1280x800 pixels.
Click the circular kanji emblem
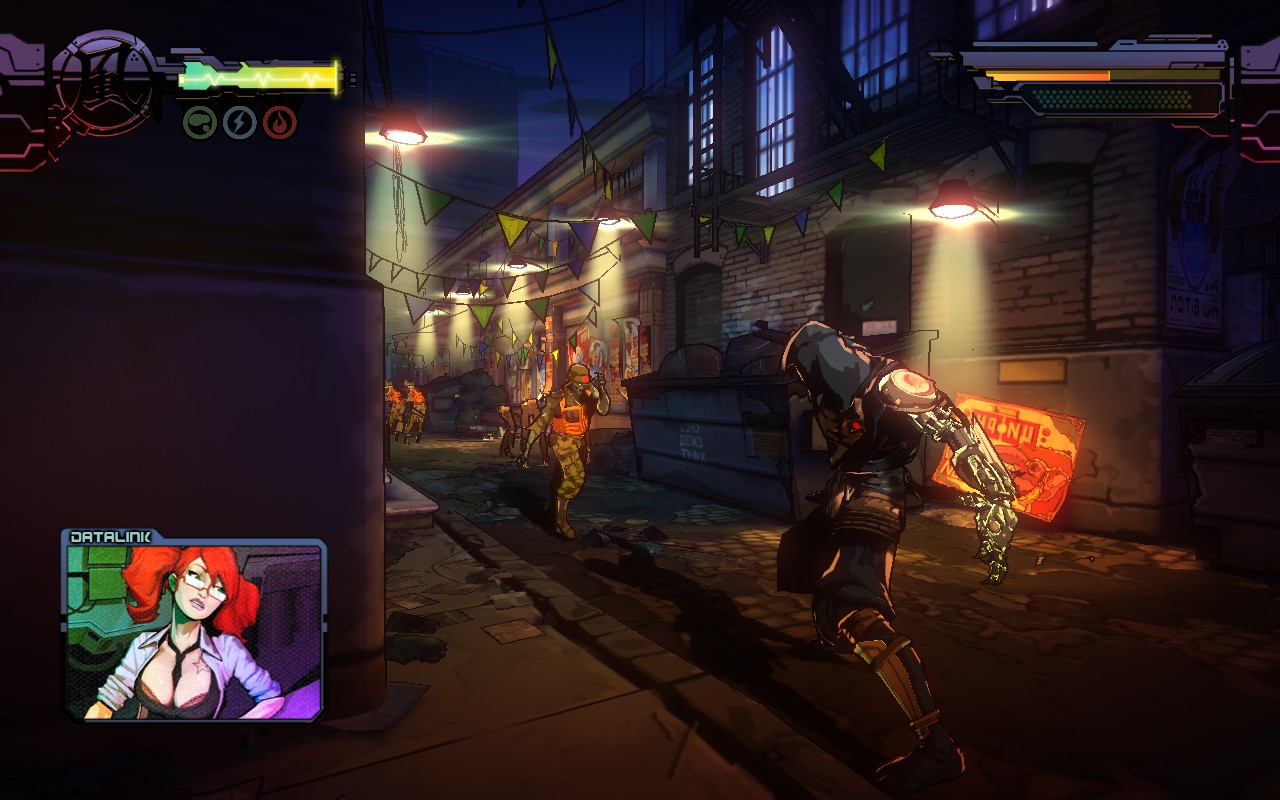(103, 82)
